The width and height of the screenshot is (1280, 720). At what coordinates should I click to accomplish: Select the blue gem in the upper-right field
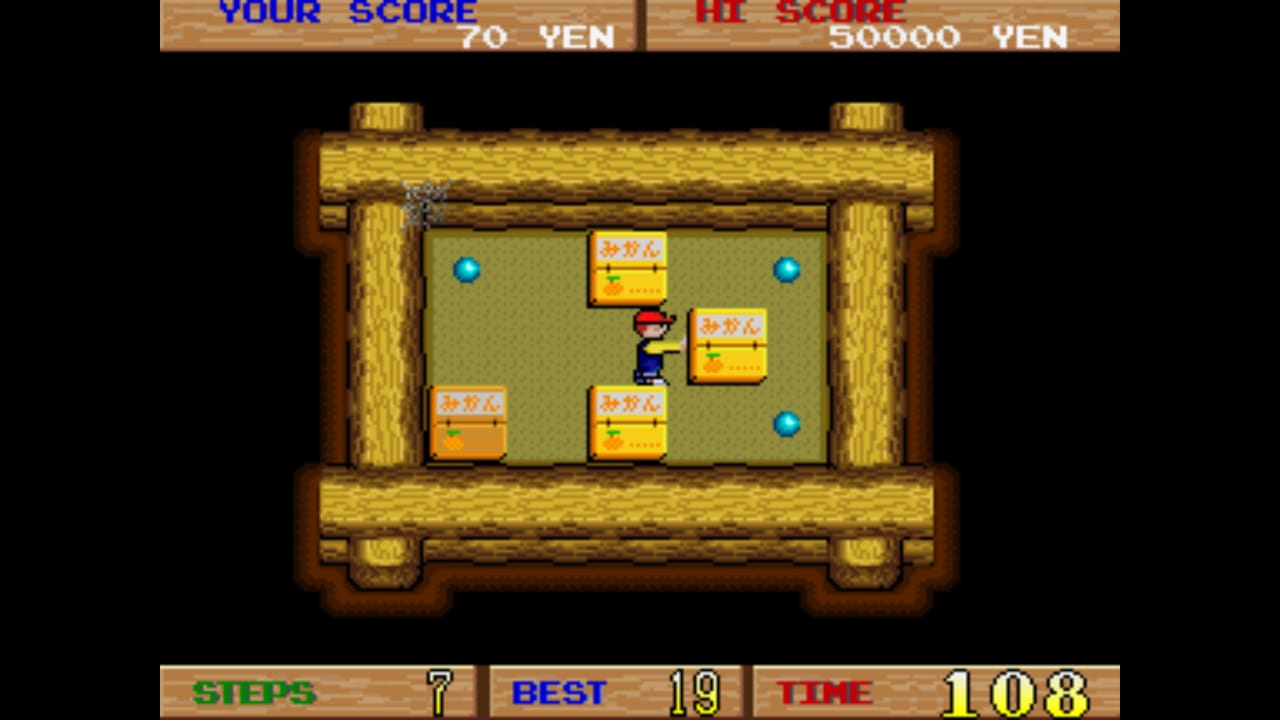pyautogui.click(x=788, y=268)
